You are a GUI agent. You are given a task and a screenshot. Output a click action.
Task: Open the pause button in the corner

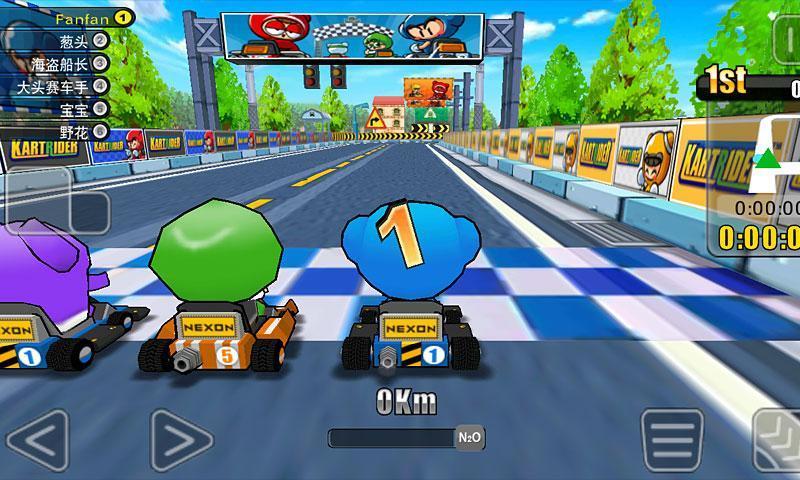coord(790,40)
